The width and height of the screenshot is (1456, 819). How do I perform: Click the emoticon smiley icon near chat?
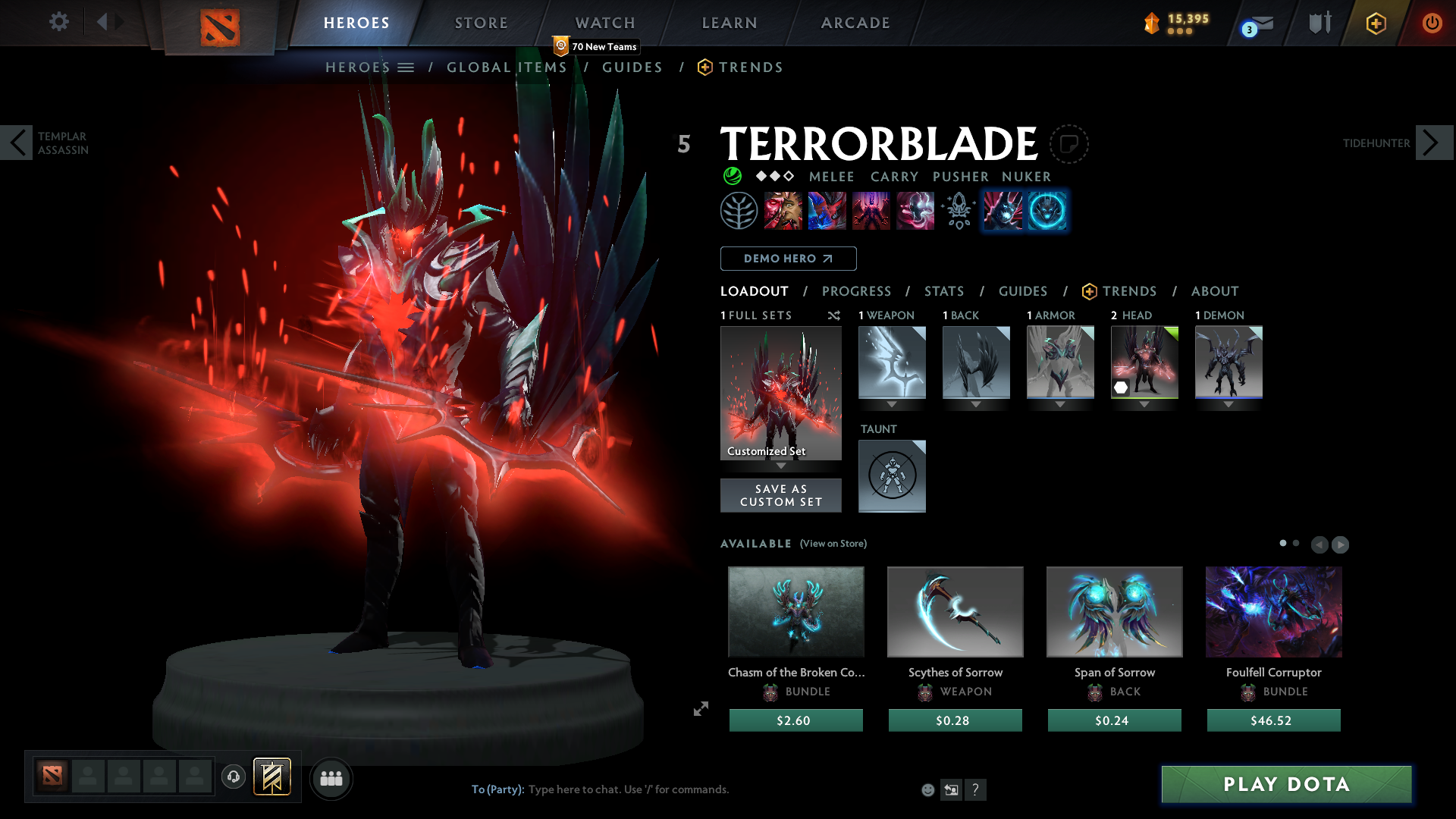pos(927,789)
